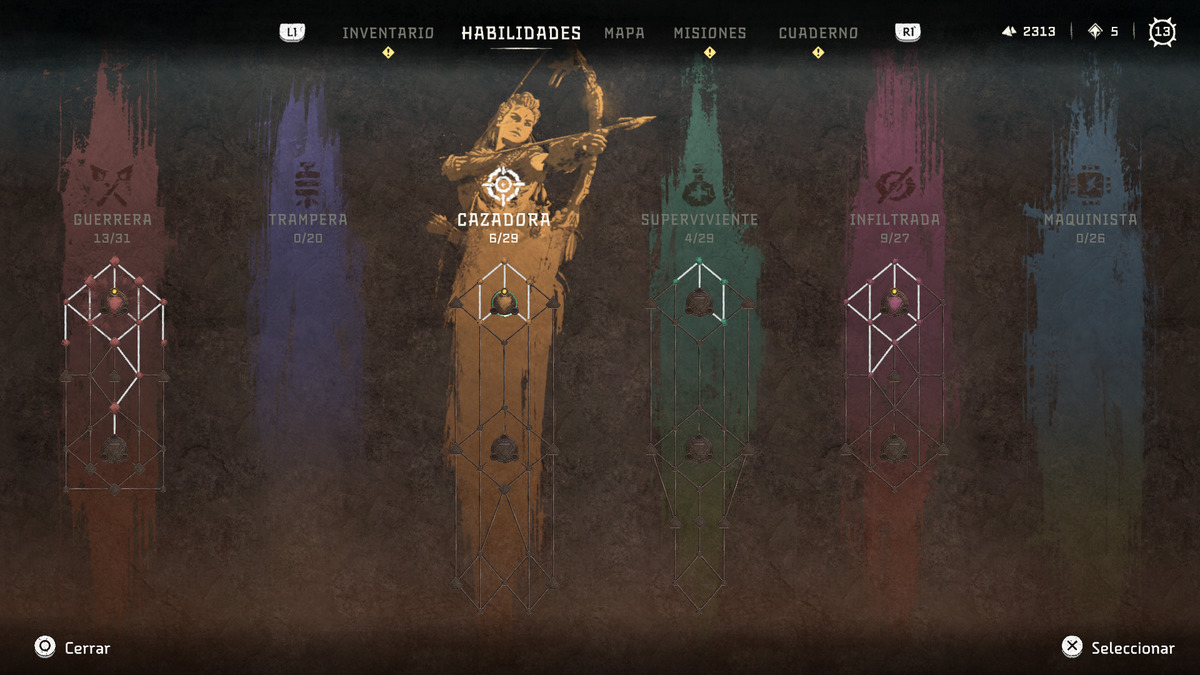Click the Superviviente potion flask icon

click(699, 183)
